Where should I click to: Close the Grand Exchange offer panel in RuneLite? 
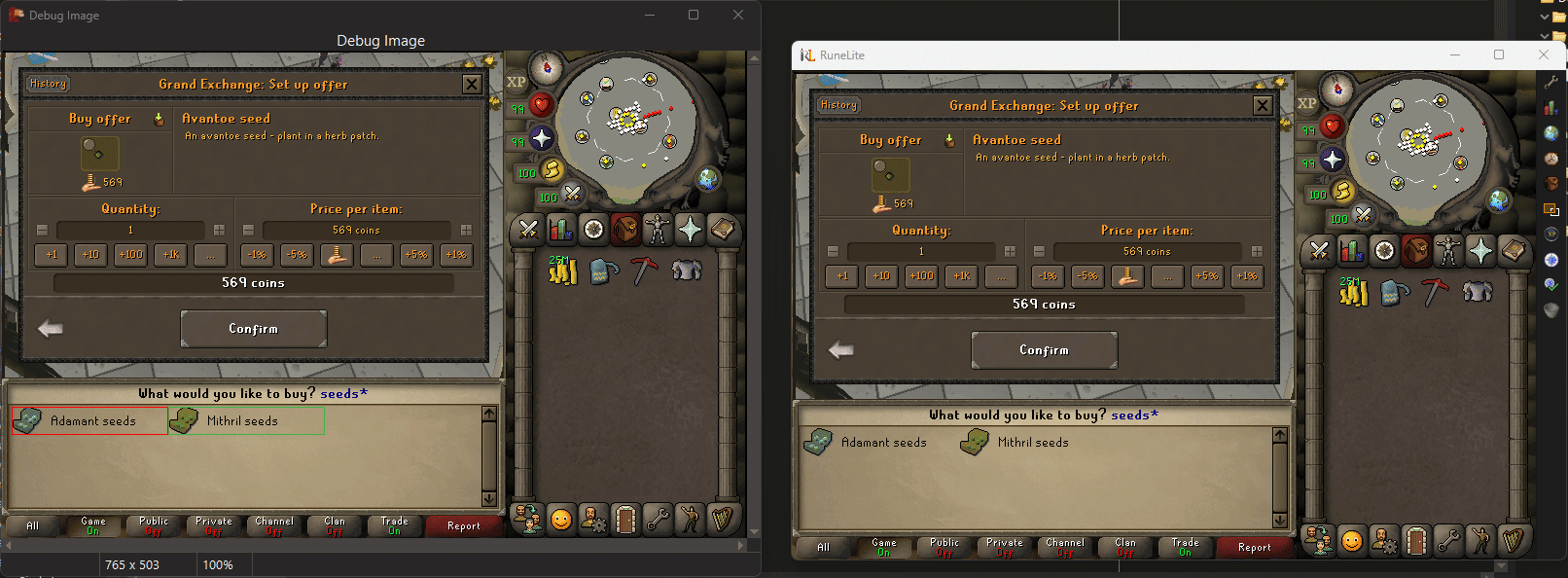[x=1263, y=105]
